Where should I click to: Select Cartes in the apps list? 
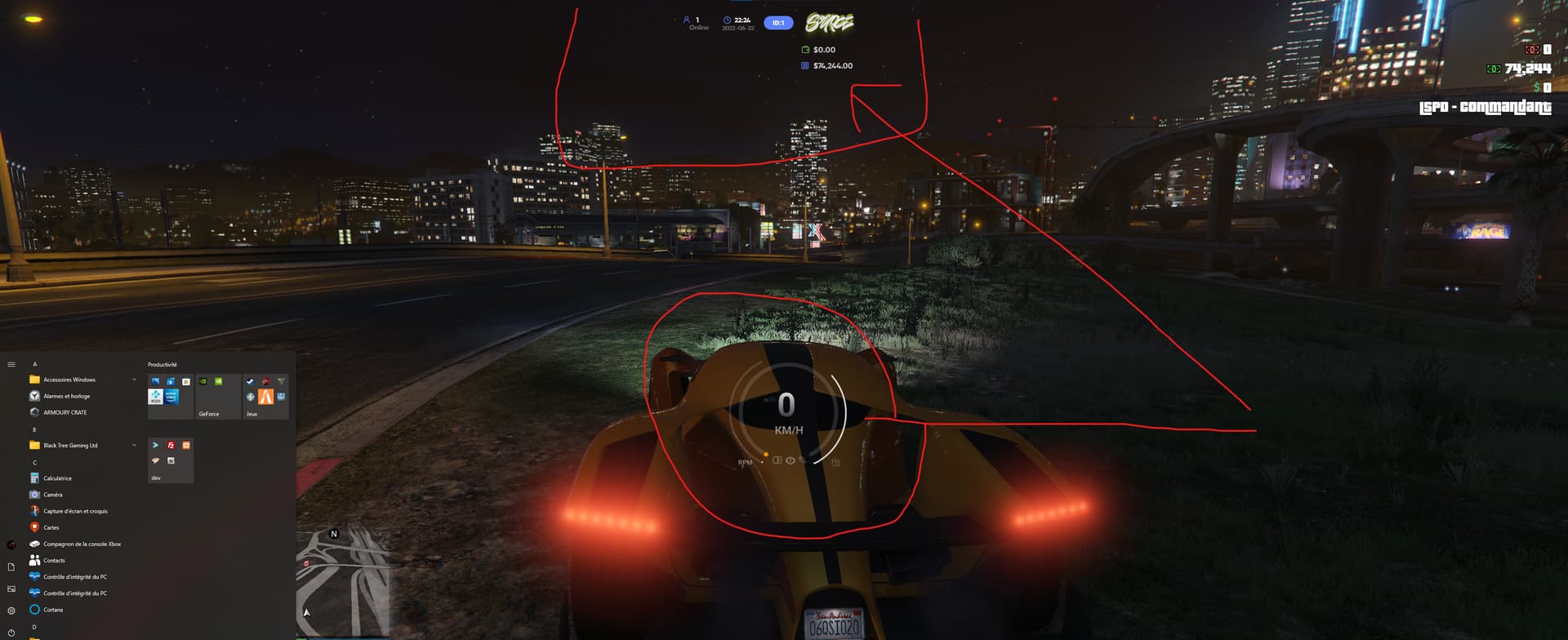51,527
